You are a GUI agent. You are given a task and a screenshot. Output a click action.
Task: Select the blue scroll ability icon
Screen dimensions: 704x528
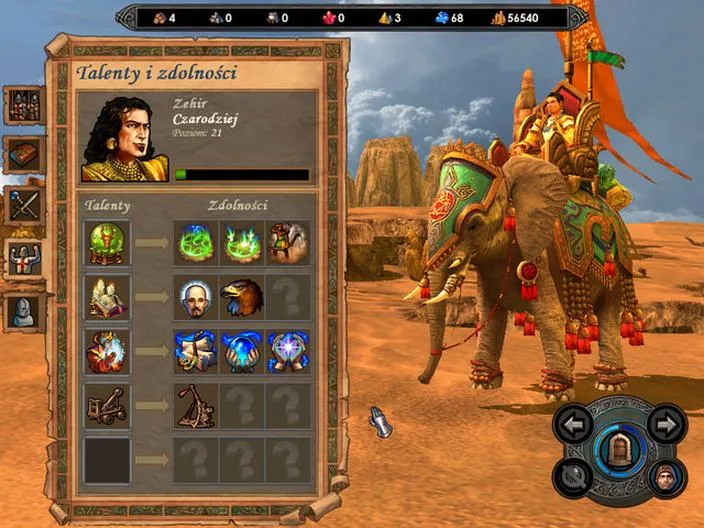(x=196, y=351)
